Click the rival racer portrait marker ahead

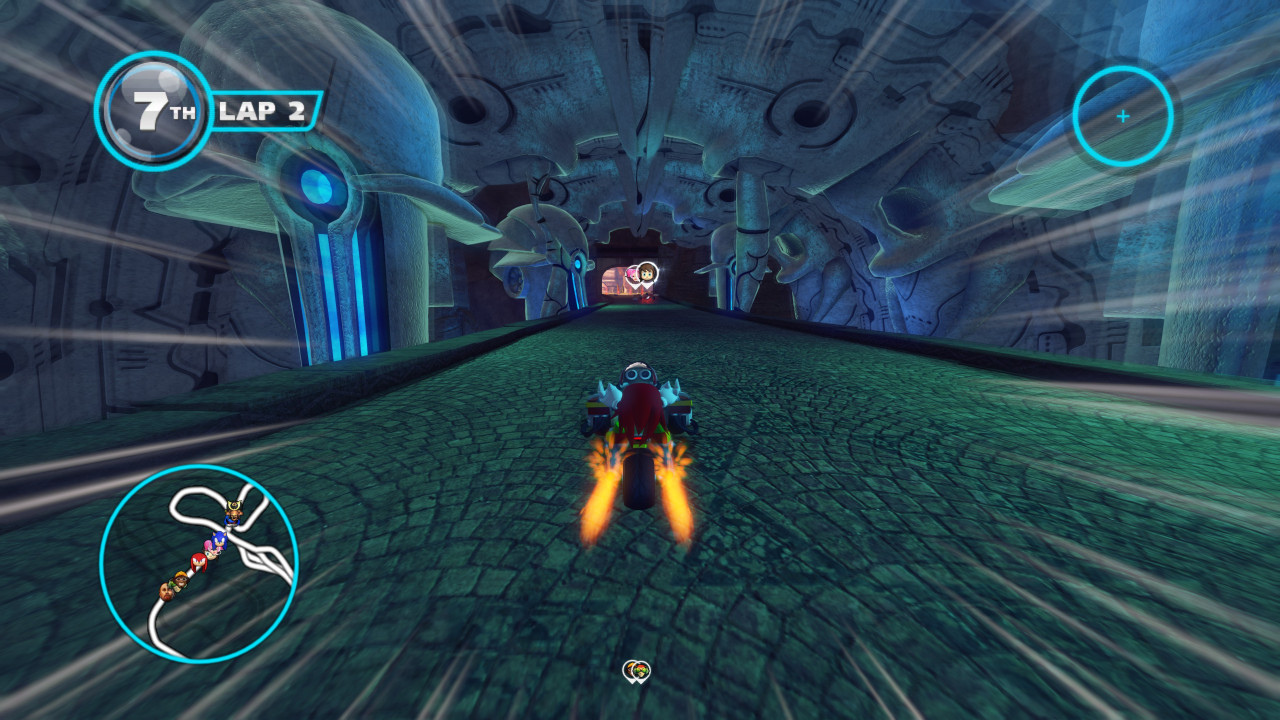[x=647, y=272]
